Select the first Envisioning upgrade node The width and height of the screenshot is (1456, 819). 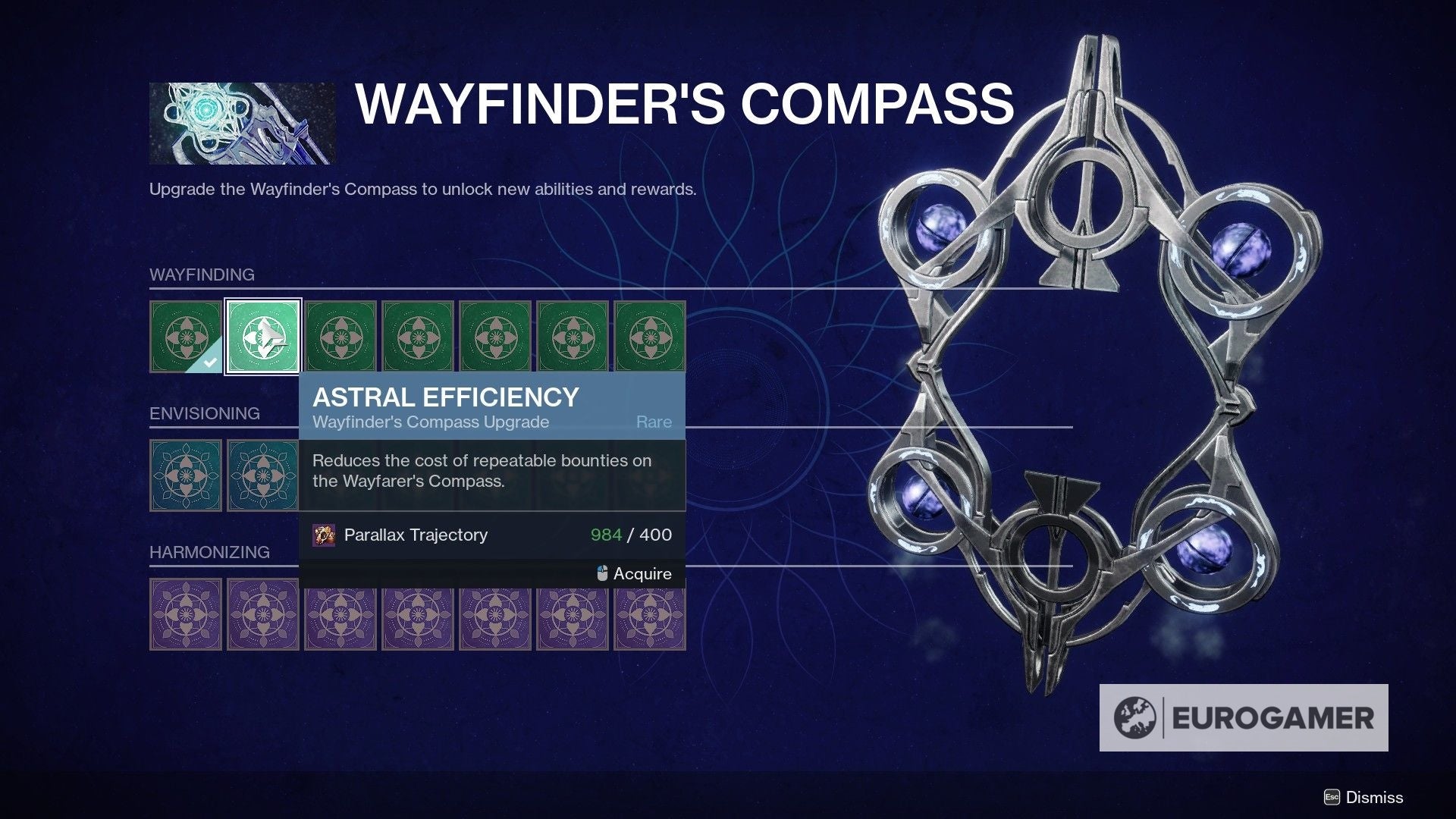[186, 475]
